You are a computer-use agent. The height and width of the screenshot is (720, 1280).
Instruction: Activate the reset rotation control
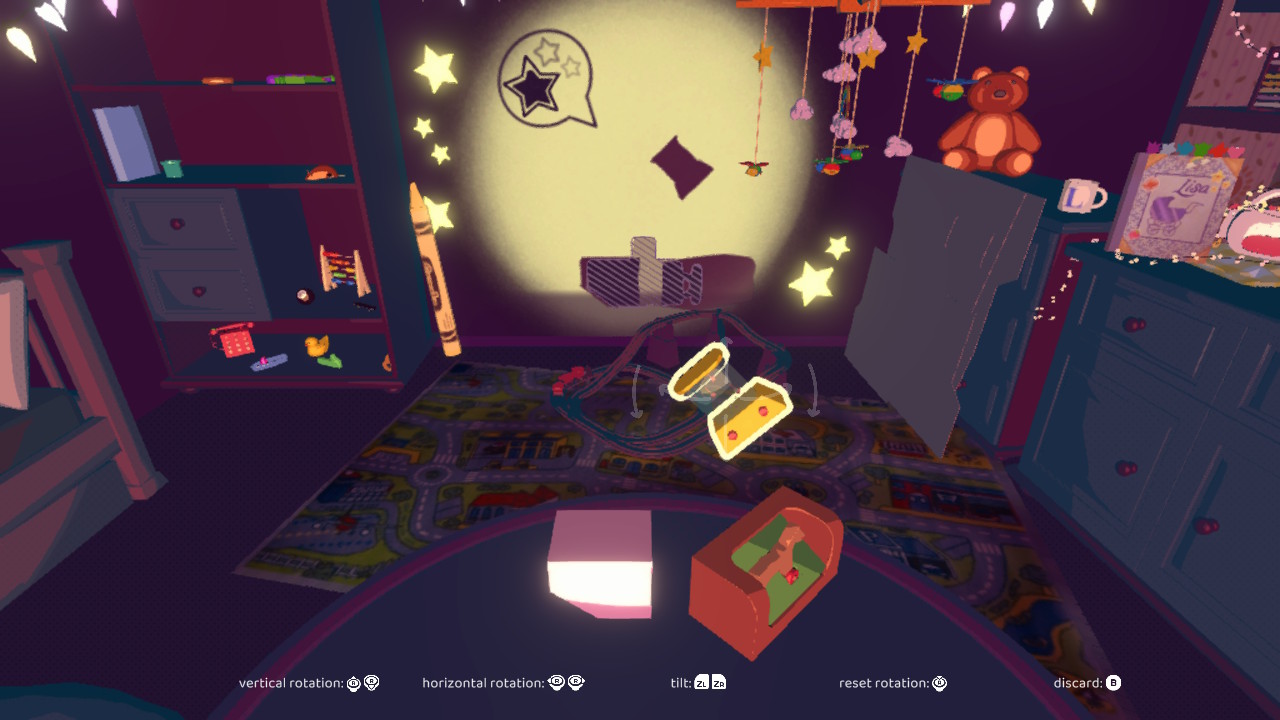(938, 683)
